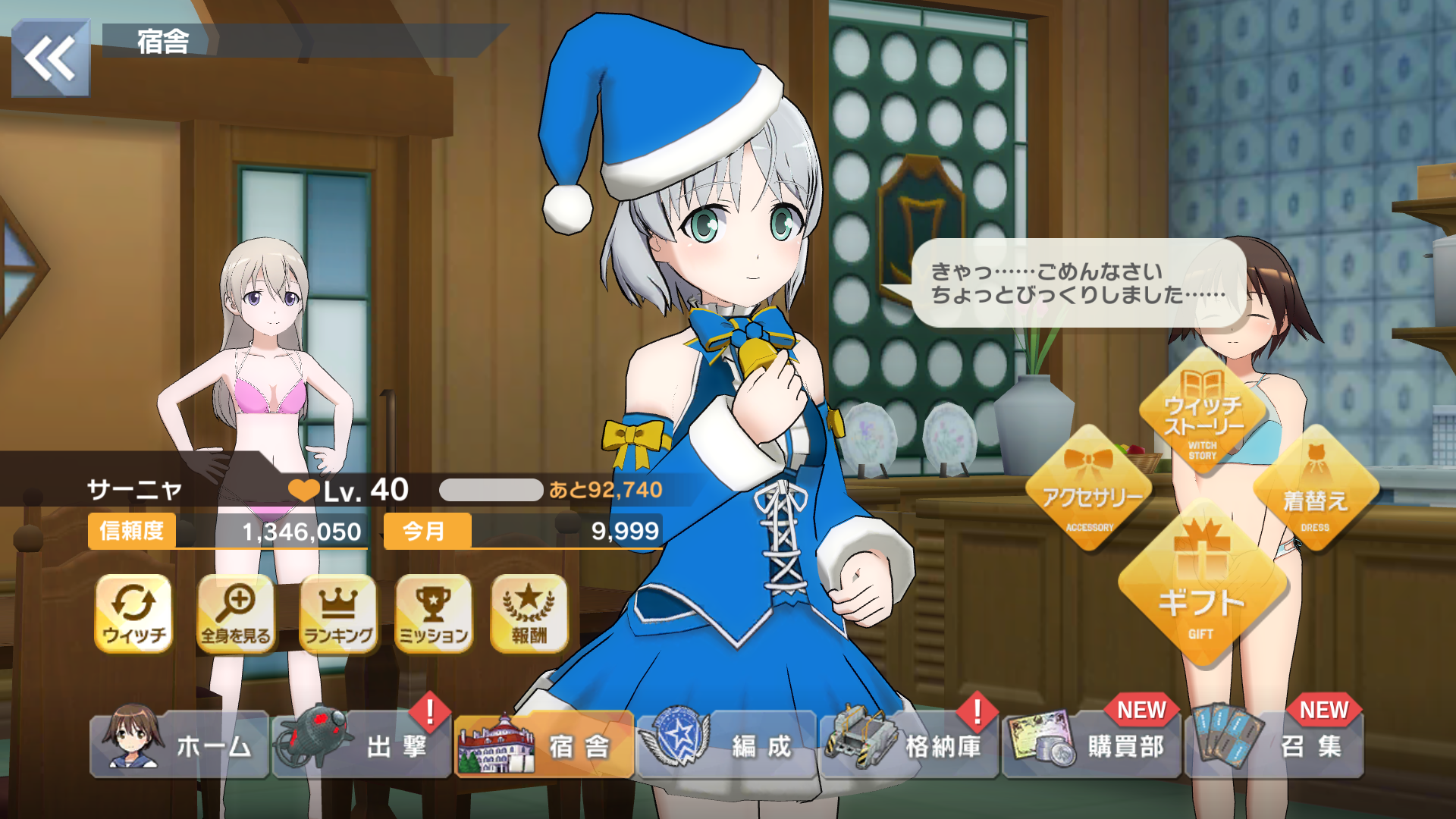Viewport: 1456px width, 819px height.
Task: Open the 出撃 sortie menu
Action: (x=362, y=745)
